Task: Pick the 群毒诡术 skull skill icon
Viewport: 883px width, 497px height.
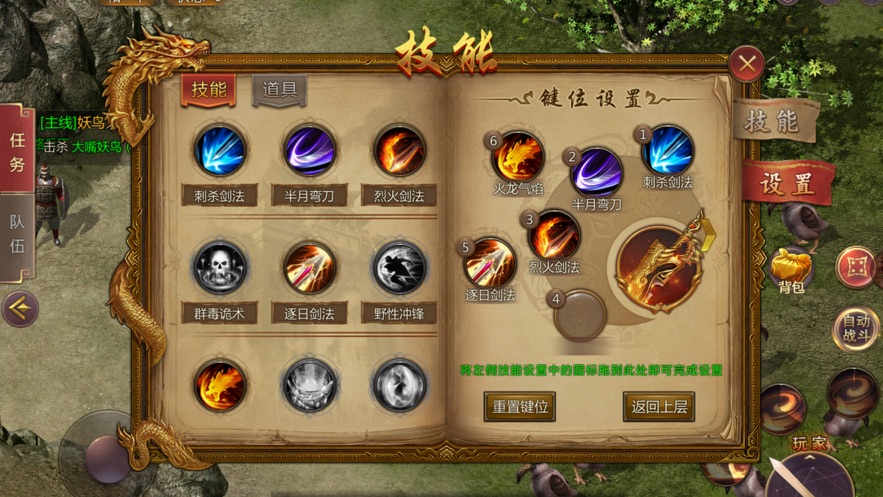Action: [x=219, y=268]
